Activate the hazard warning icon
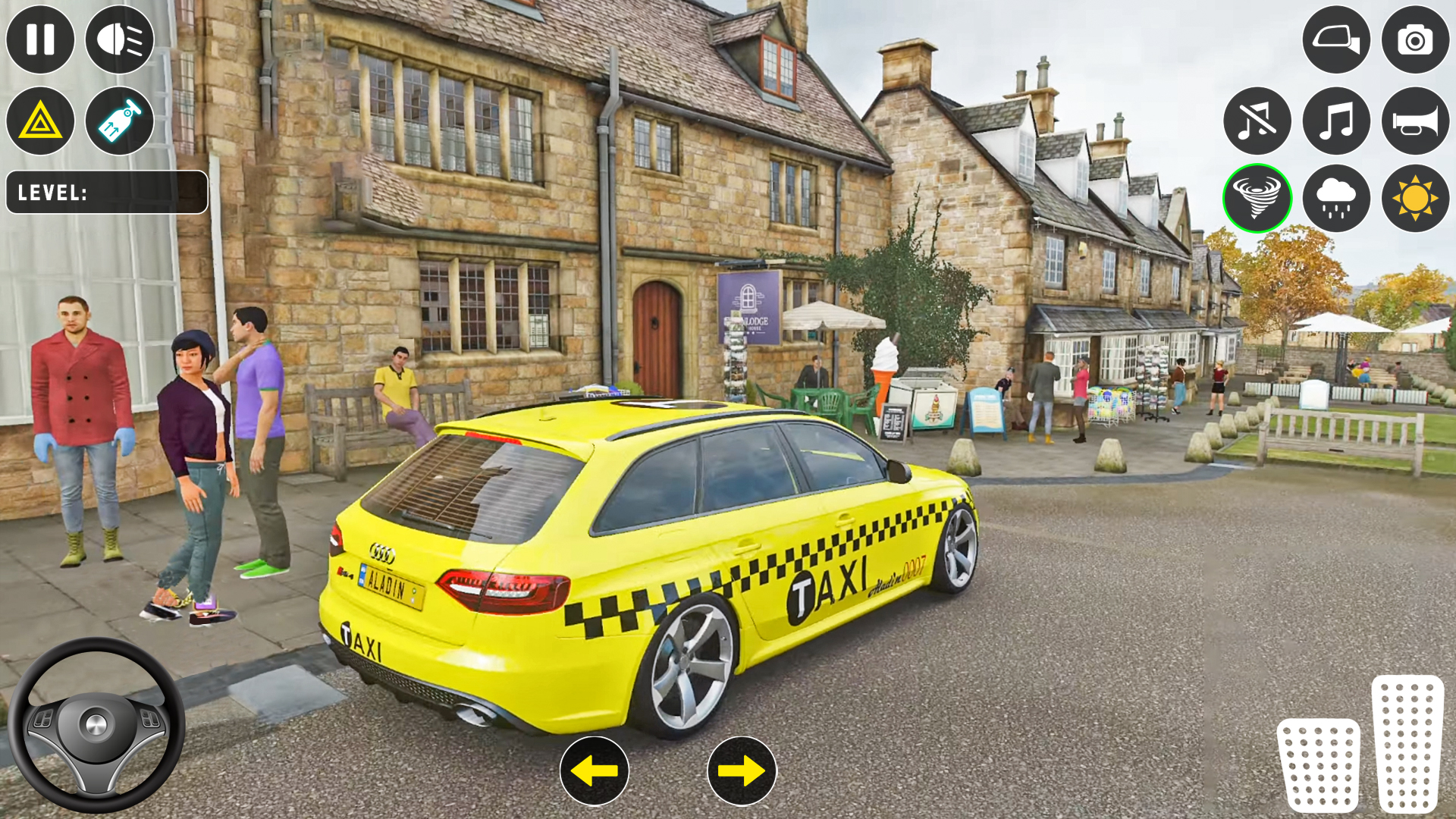Image resolution: width=1456 pixels, height=819 pixels. pyautogui.click(x=40, y=121)
